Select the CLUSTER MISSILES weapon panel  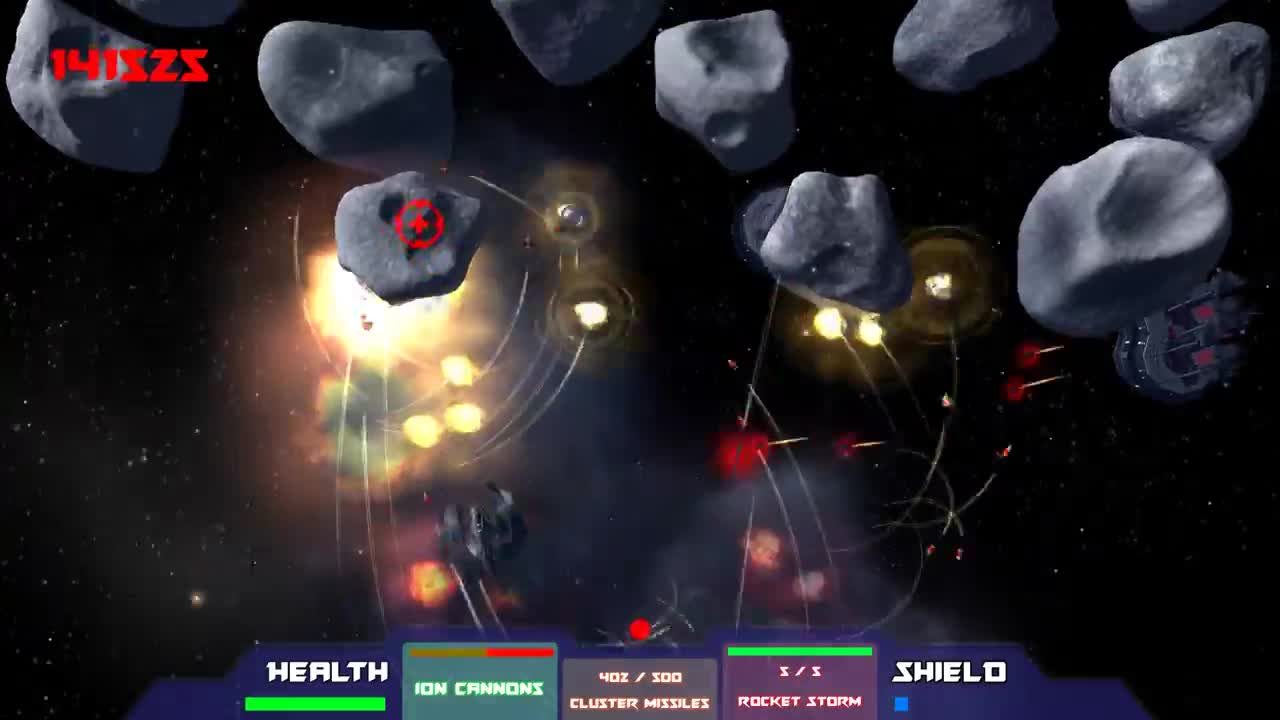pyautogui.click(x=640, y=690)
